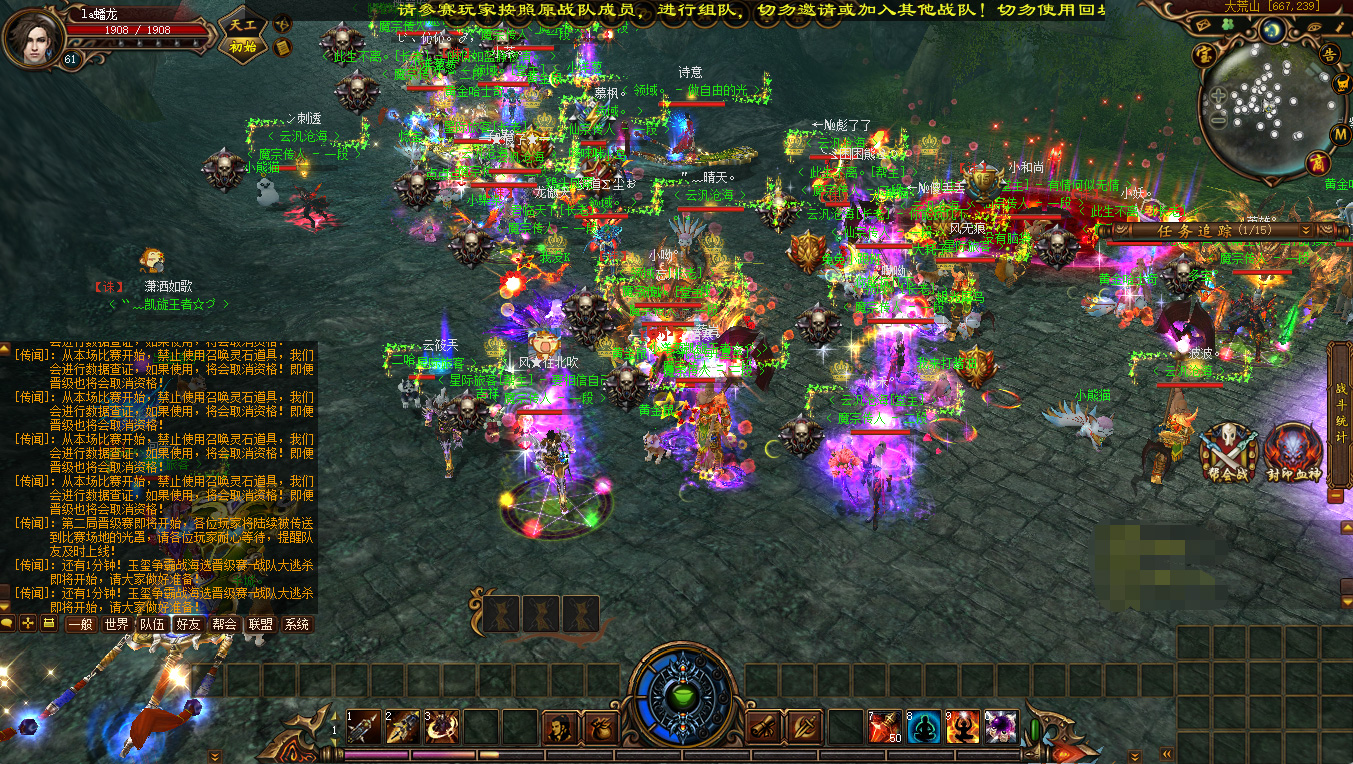Open the 宝 treasure button on minimap
The width and height of the screenshot is (1353, 764).
click(1203, 55)
